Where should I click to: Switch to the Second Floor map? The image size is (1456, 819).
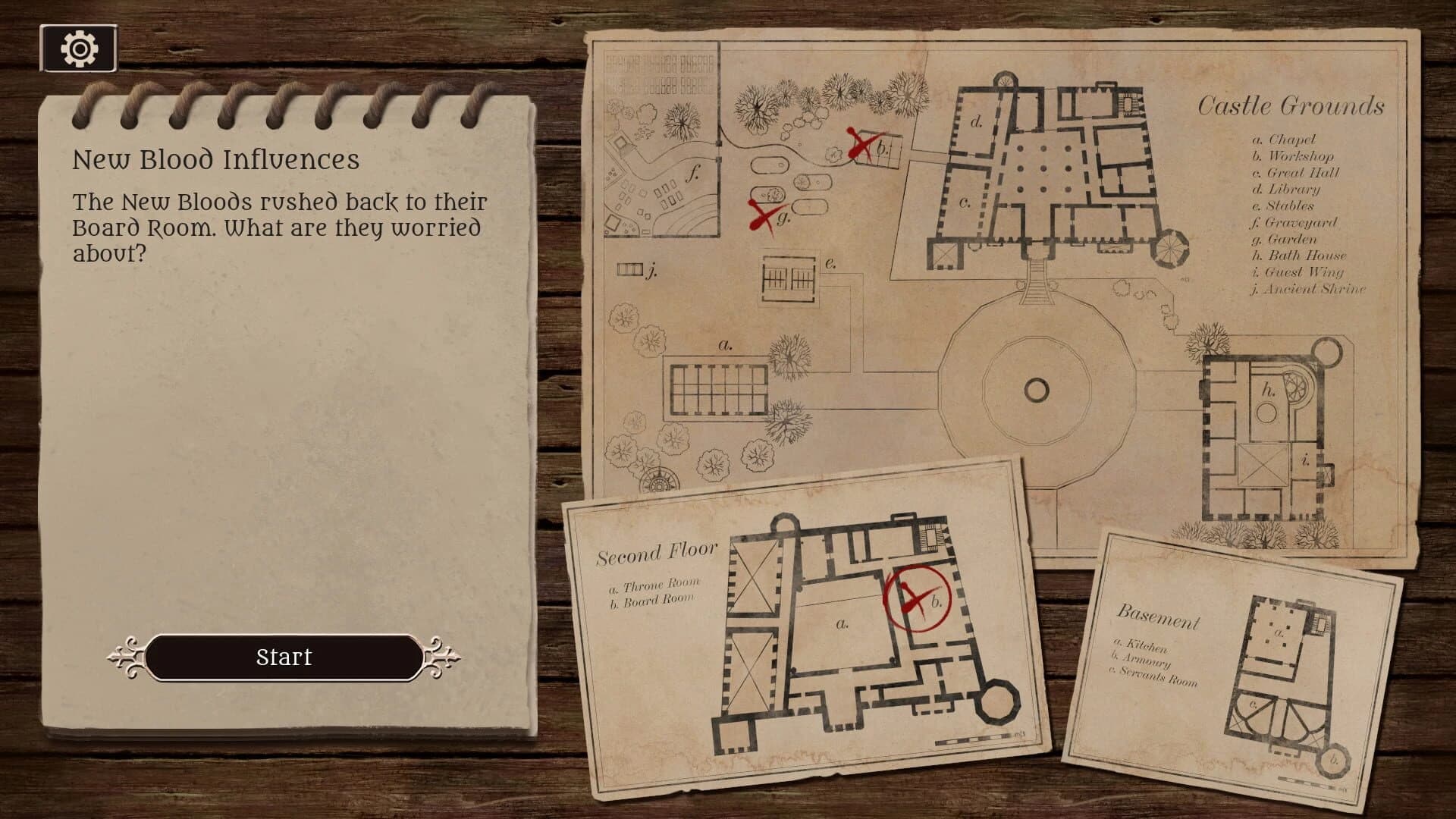[x=658, y=553]
